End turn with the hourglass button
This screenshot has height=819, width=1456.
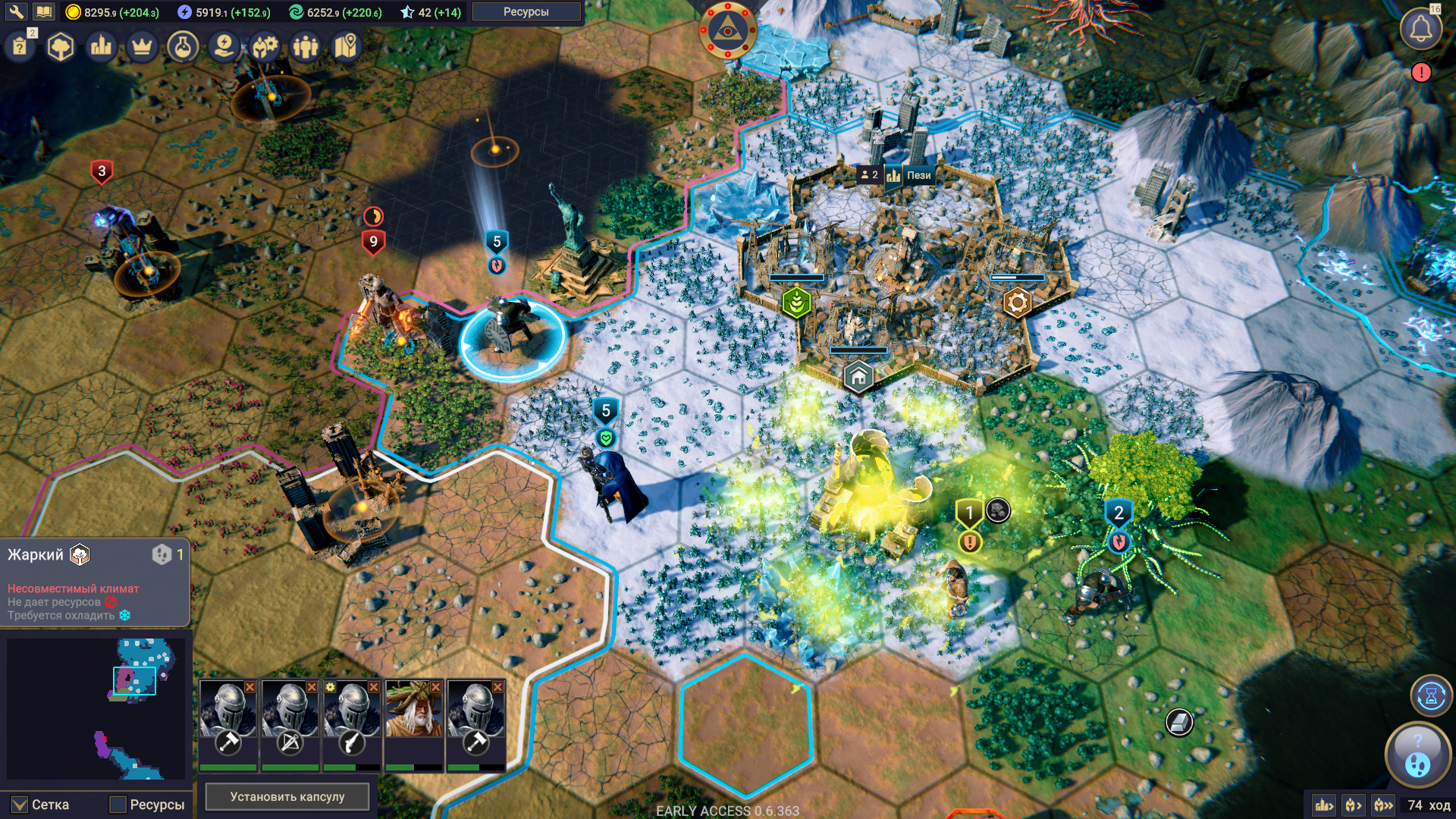(1430, 695)
